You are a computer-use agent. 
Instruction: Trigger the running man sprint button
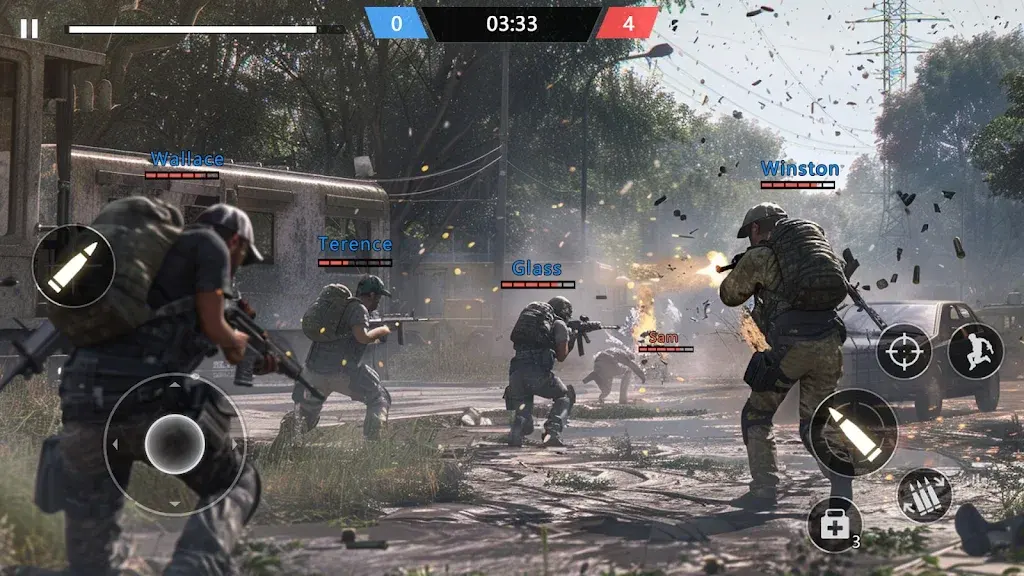975,351
